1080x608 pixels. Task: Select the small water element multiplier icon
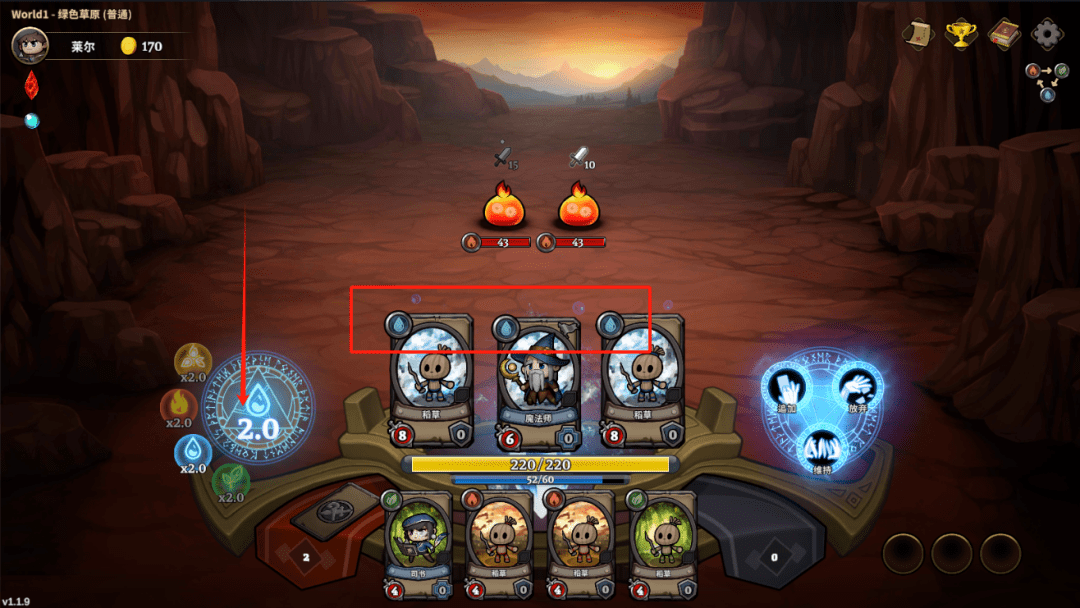click(192, 452)
